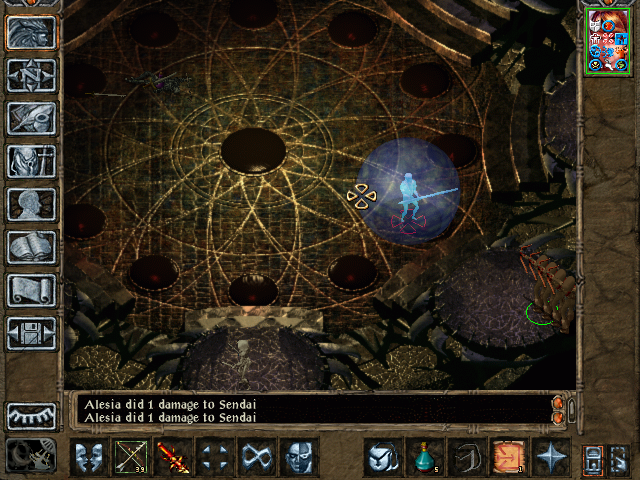Viewport: 640px width, 480px height.
Task: Open the area map with compass icon
Action: (x=31, y=75)
